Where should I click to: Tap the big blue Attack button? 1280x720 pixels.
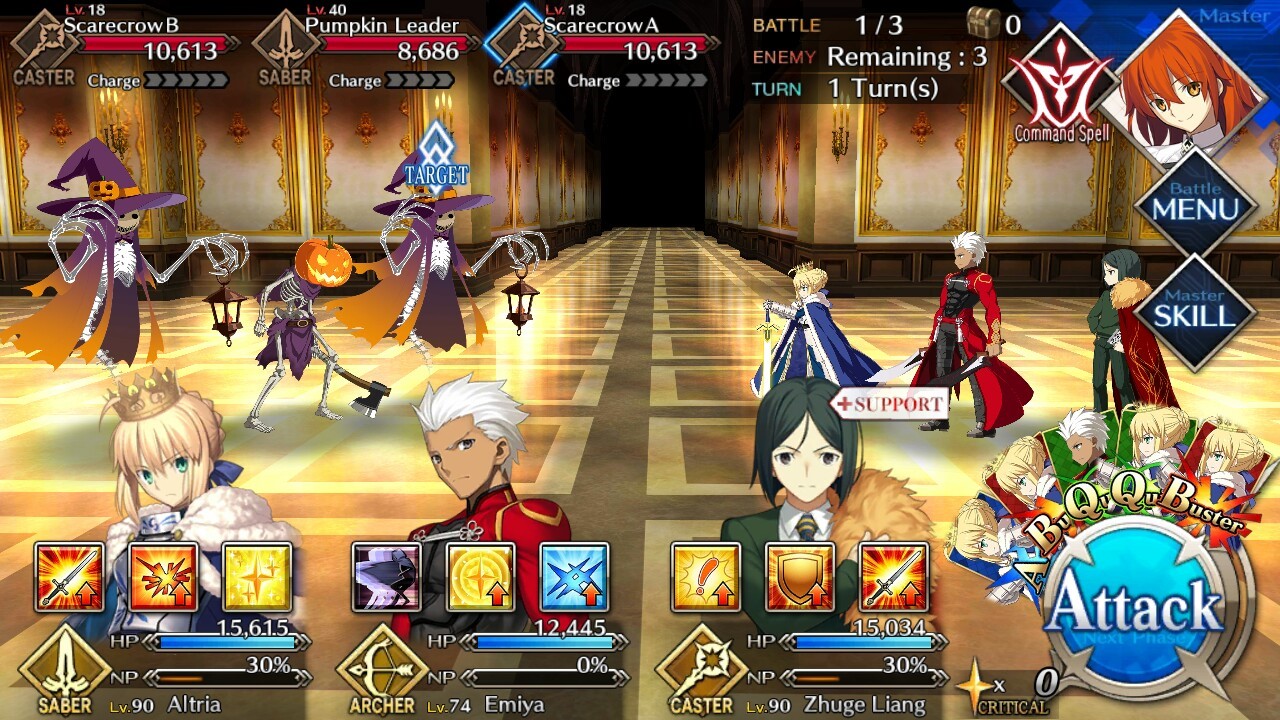(x=1136, y=608)
